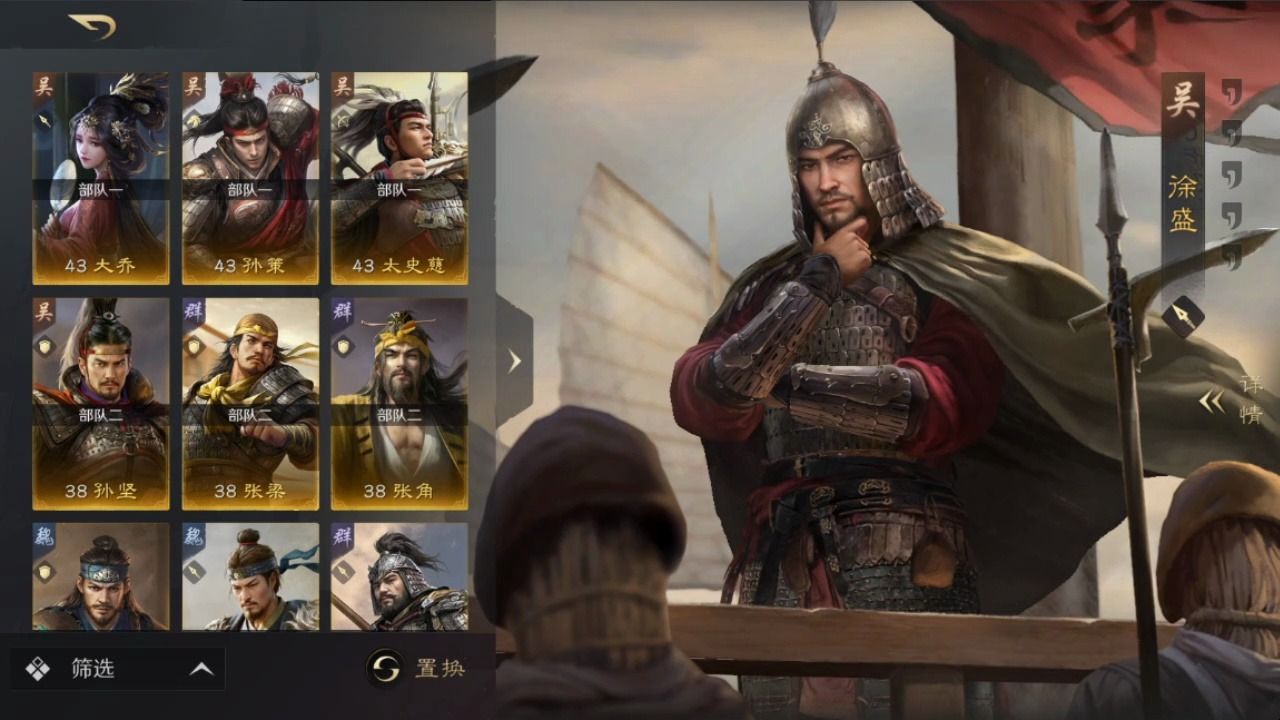1280x720 pixels.
Task: Click the 置换 exchange button
Action: (417, 668)
